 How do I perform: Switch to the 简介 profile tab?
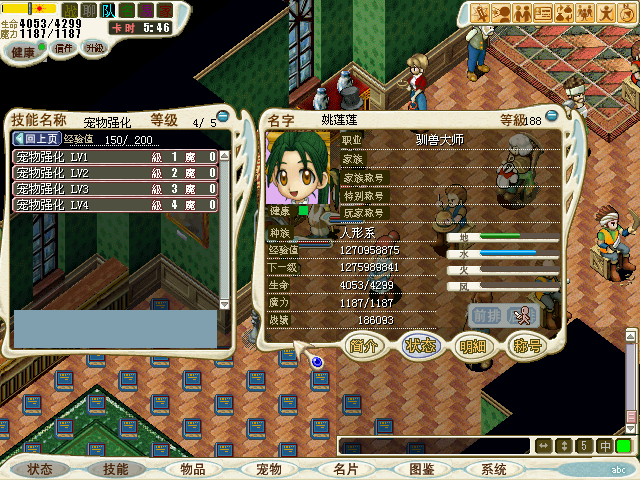coord(364,346)
